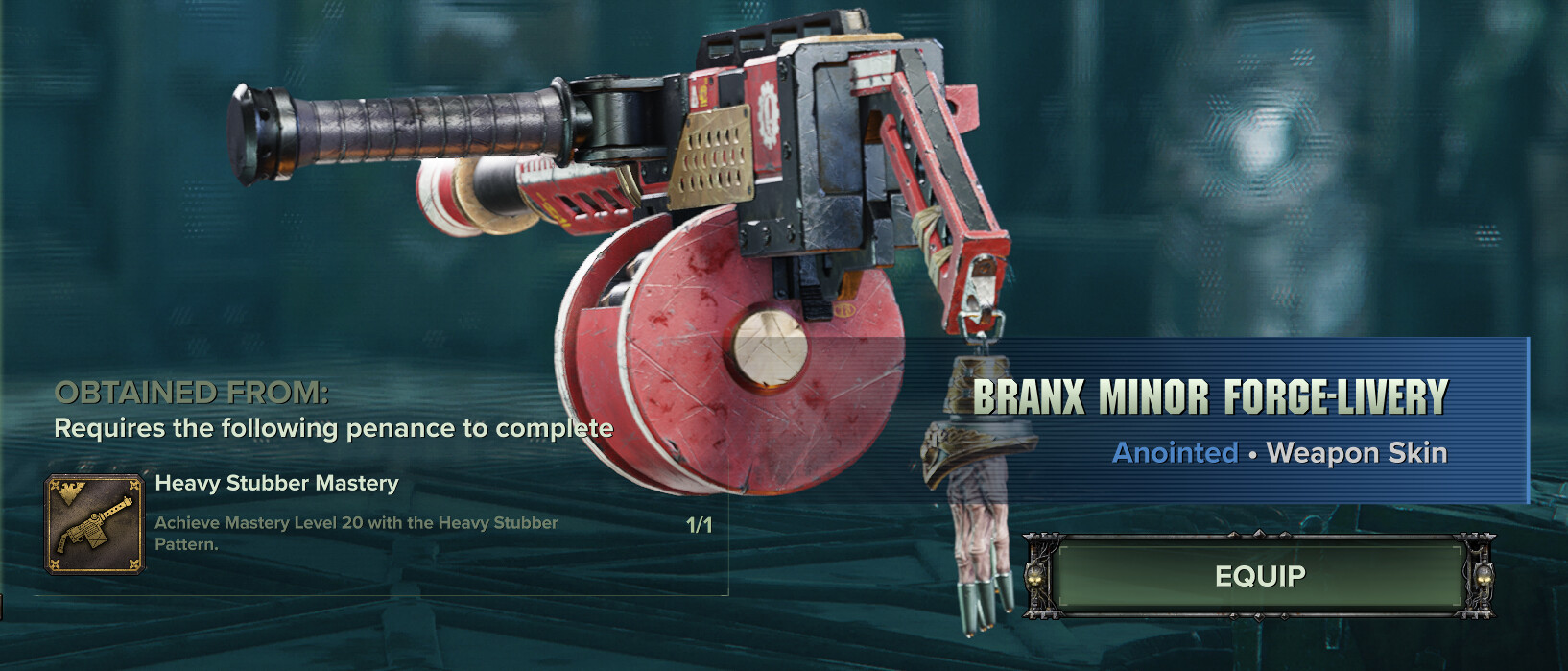Image resolution: width=1568 pixels, height=671 pixels.
Task: Select the Heavy Stubber Mastery penance icon
Action: (x=94, y=524)
